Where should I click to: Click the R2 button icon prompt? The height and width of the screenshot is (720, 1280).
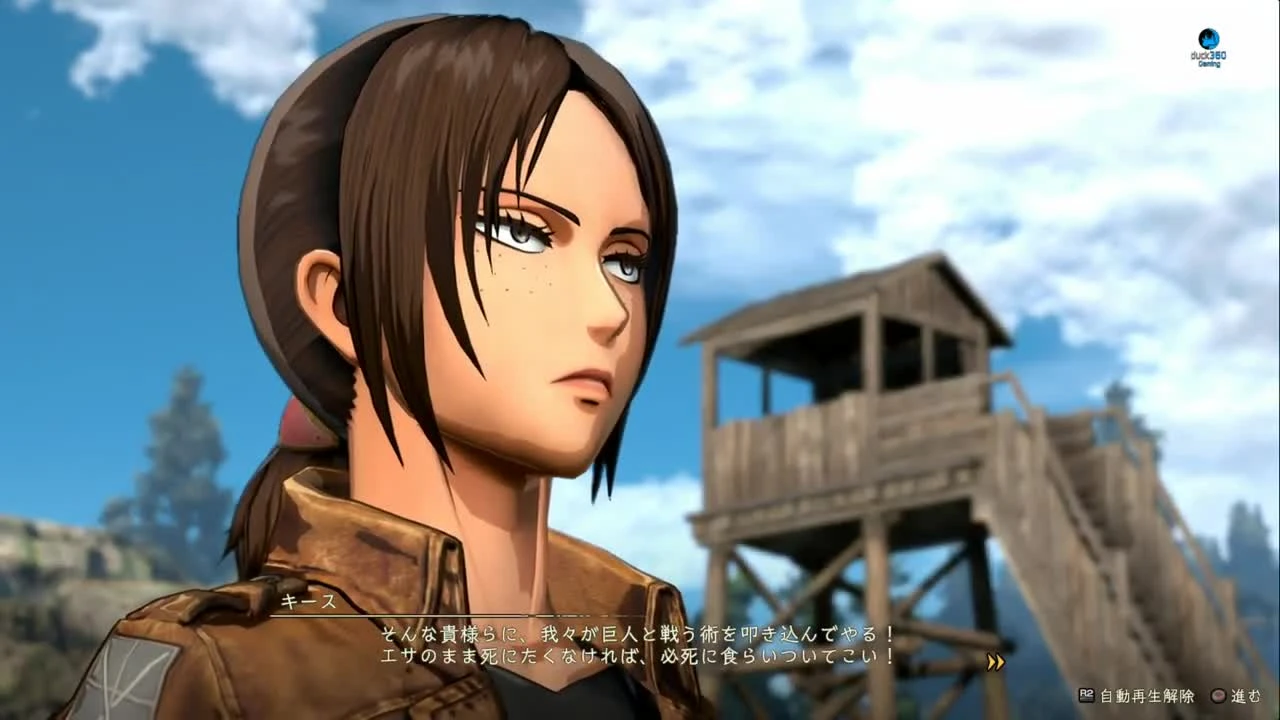(x=1088, y=694)
